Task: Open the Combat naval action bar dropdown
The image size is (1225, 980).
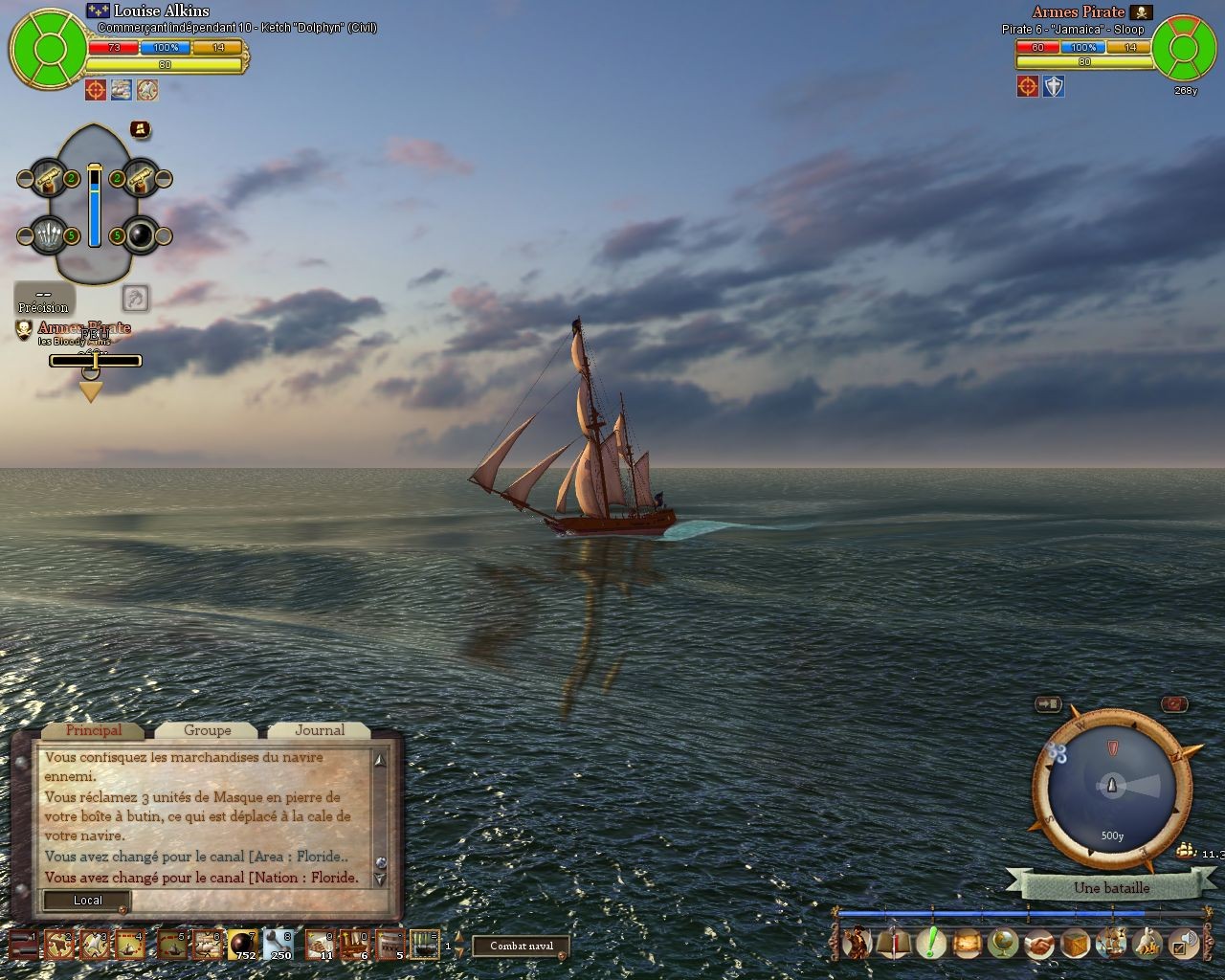Action: [523, 947]
